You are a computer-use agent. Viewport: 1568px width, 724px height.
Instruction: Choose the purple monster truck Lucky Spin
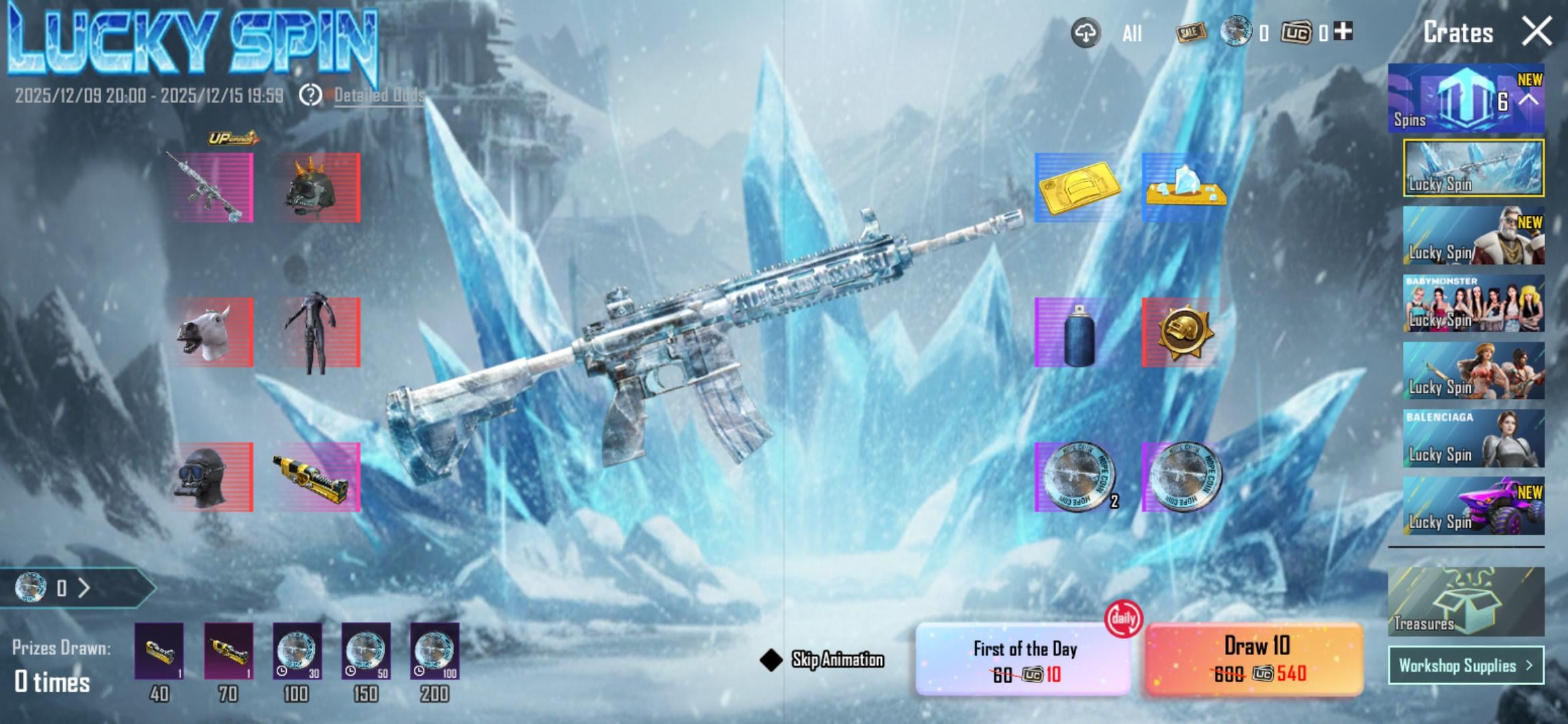1474,506
